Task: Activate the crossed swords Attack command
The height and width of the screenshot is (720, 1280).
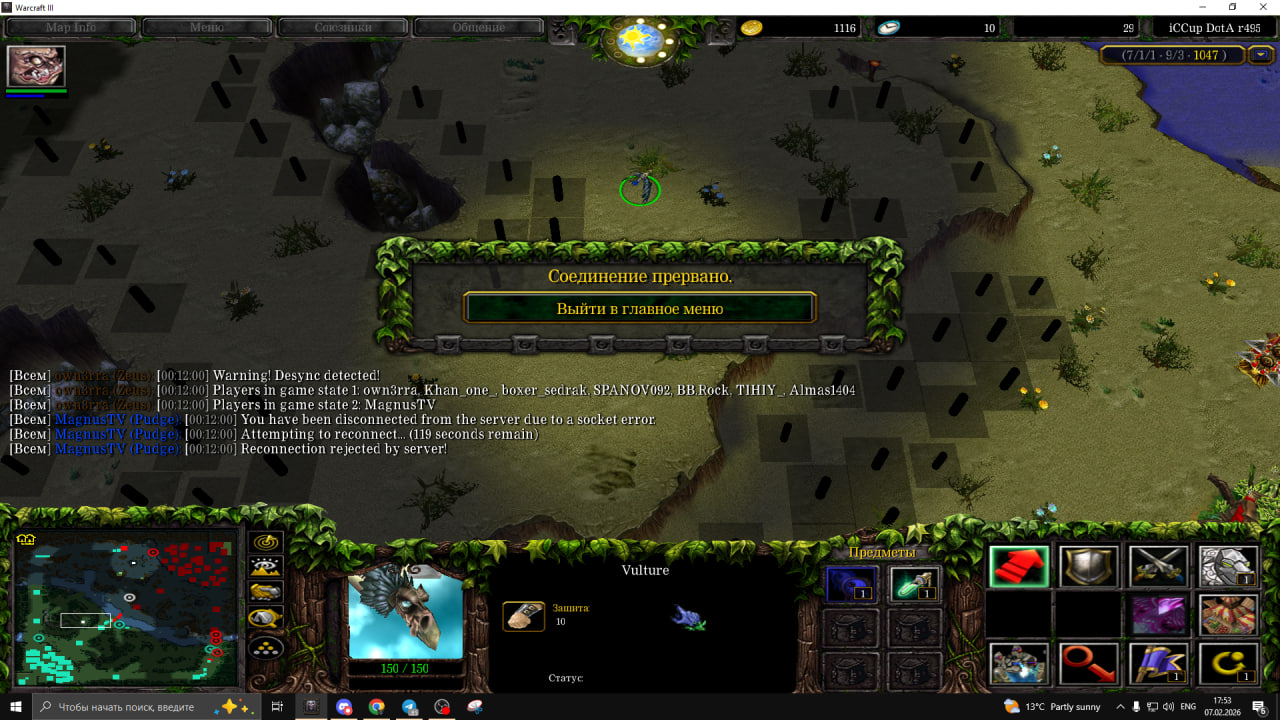Action: tap(1159, 566)
